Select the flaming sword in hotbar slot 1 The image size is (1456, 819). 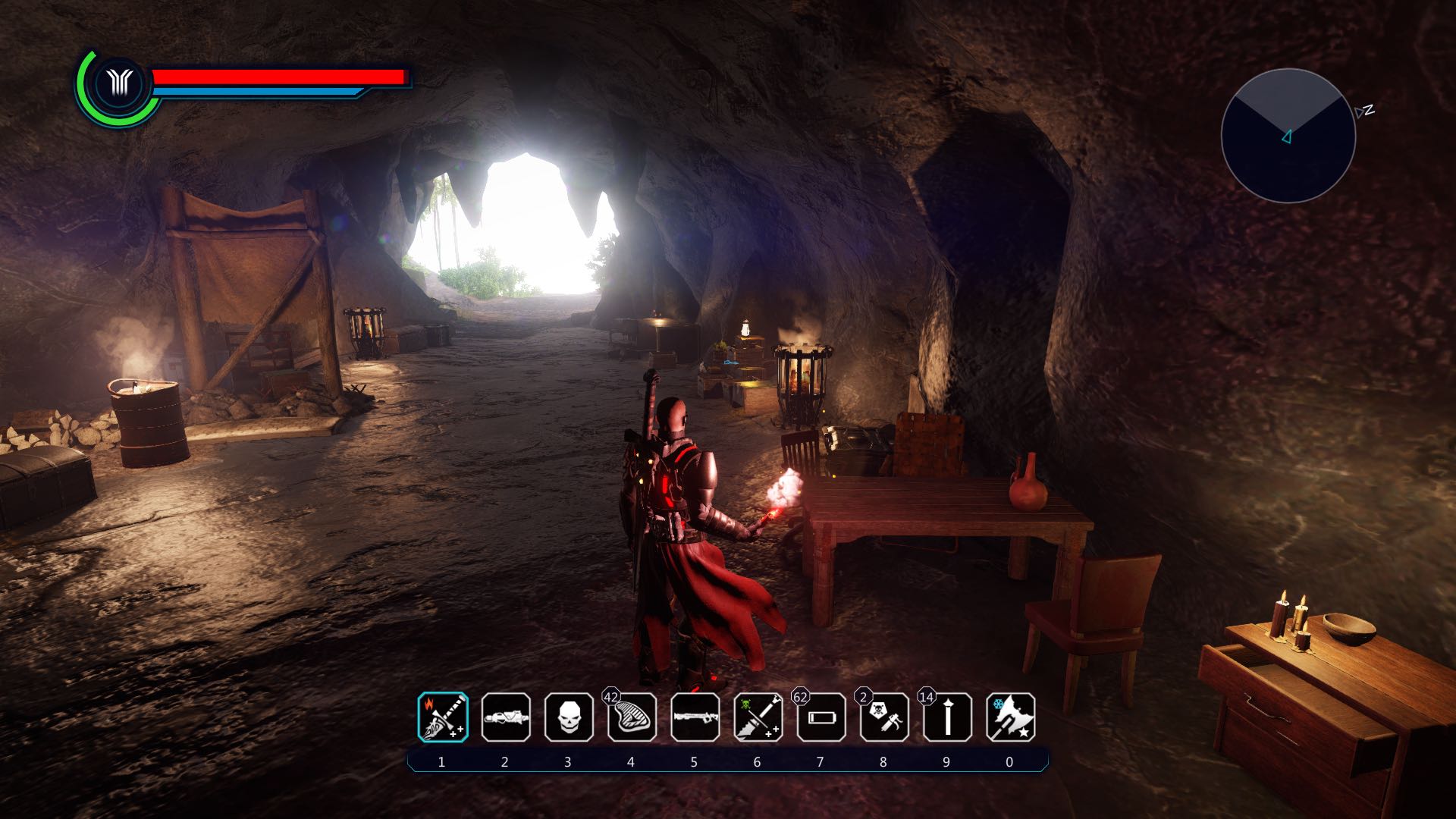click(x=443, y=717)
